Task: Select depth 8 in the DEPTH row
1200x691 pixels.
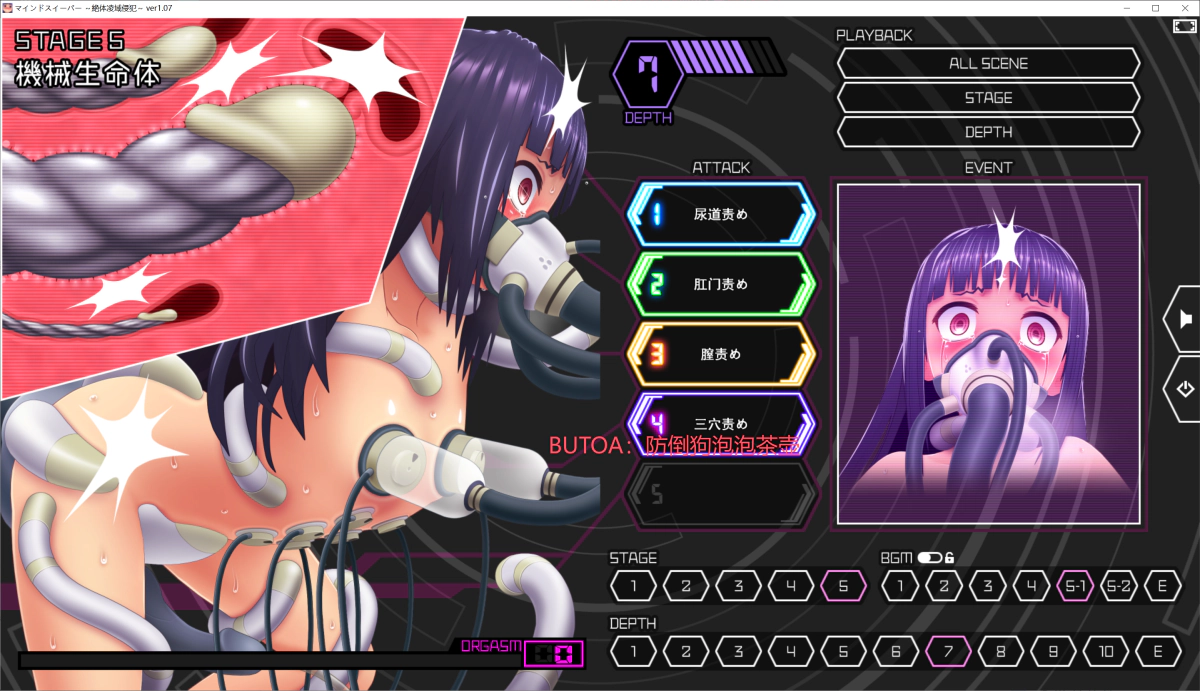Action: coord(1000,652)
